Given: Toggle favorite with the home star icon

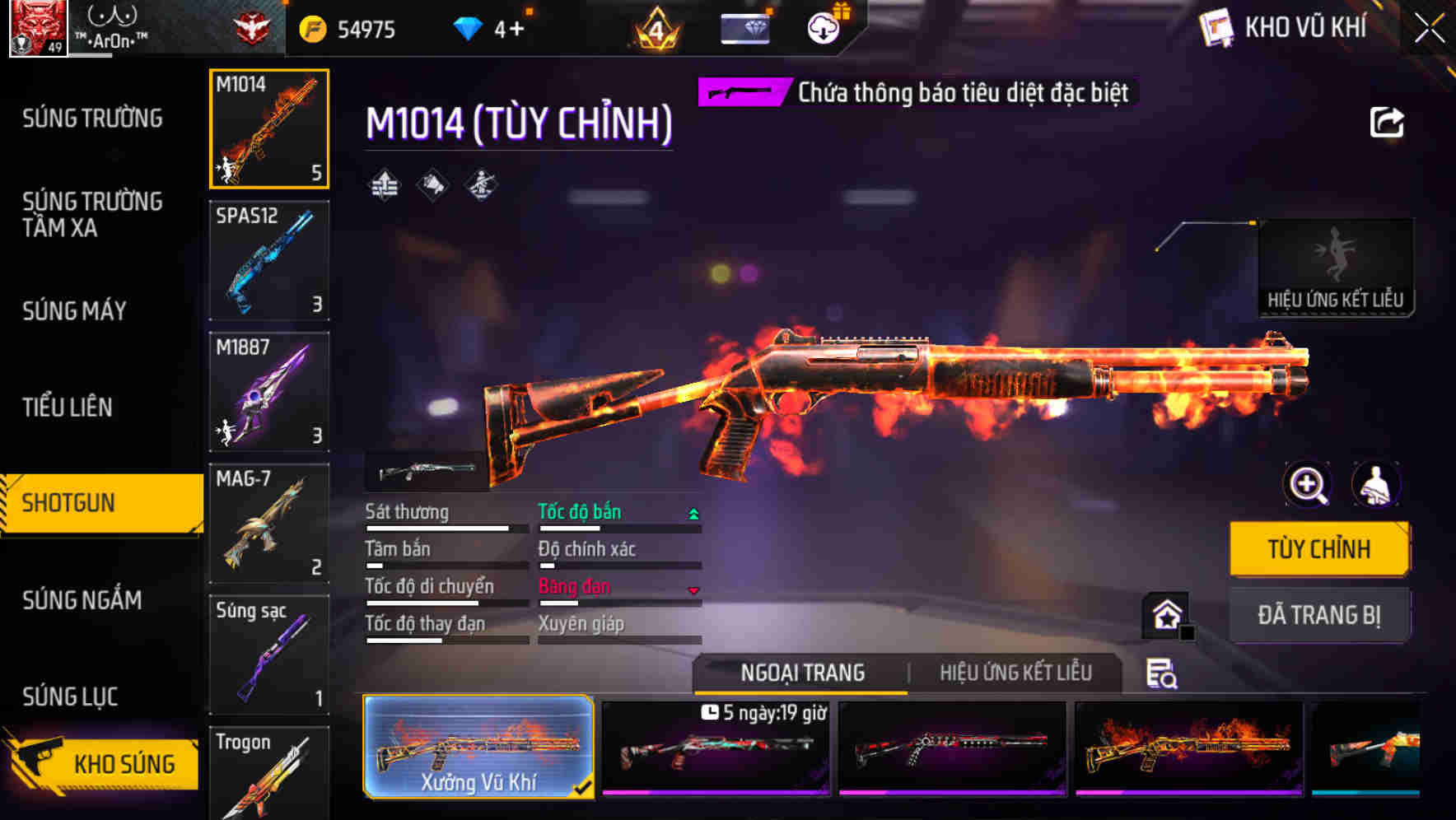Looking at the screenshot, I should [1164, 613].
